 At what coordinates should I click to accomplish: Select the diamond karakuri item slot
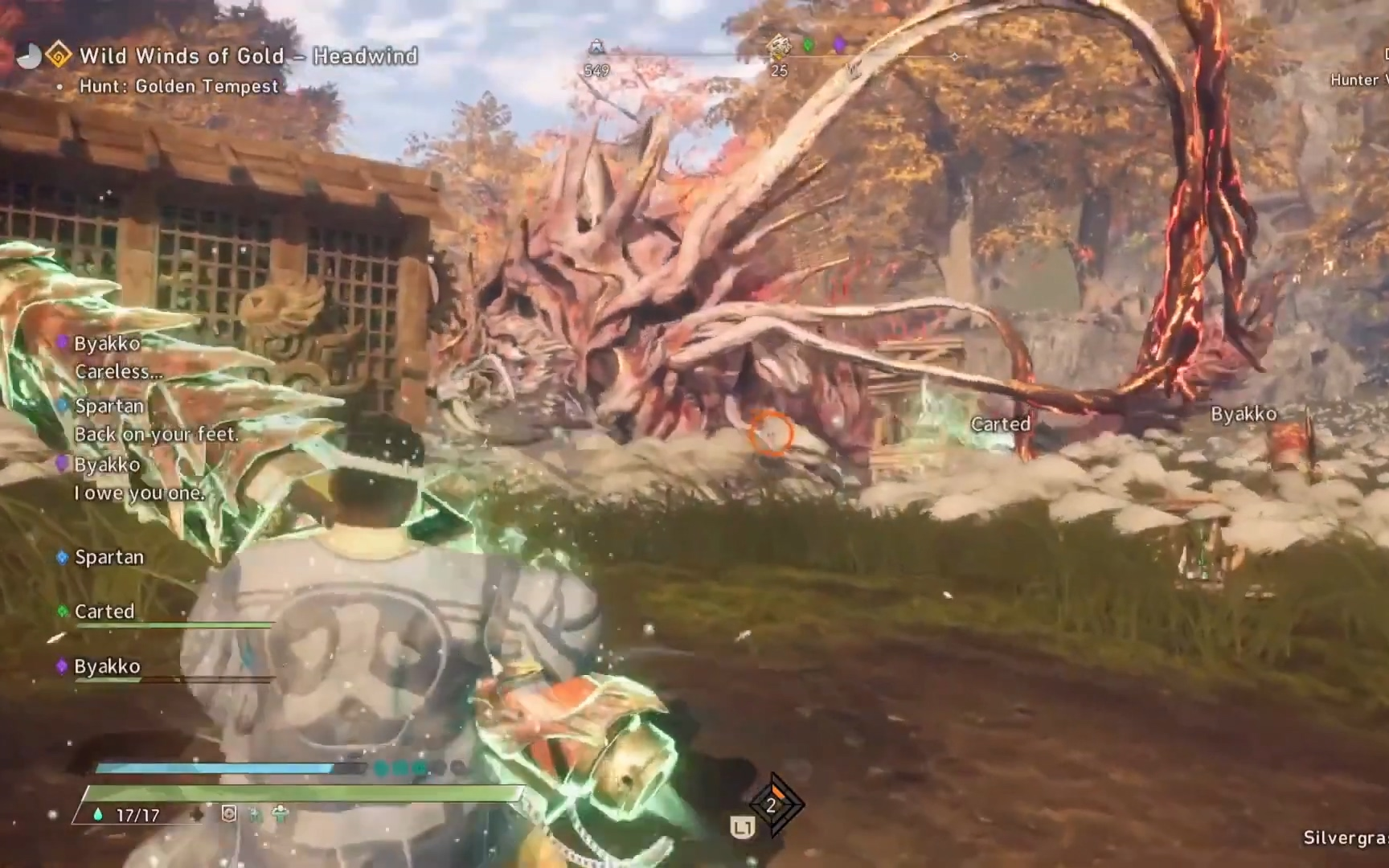(772, 805)
